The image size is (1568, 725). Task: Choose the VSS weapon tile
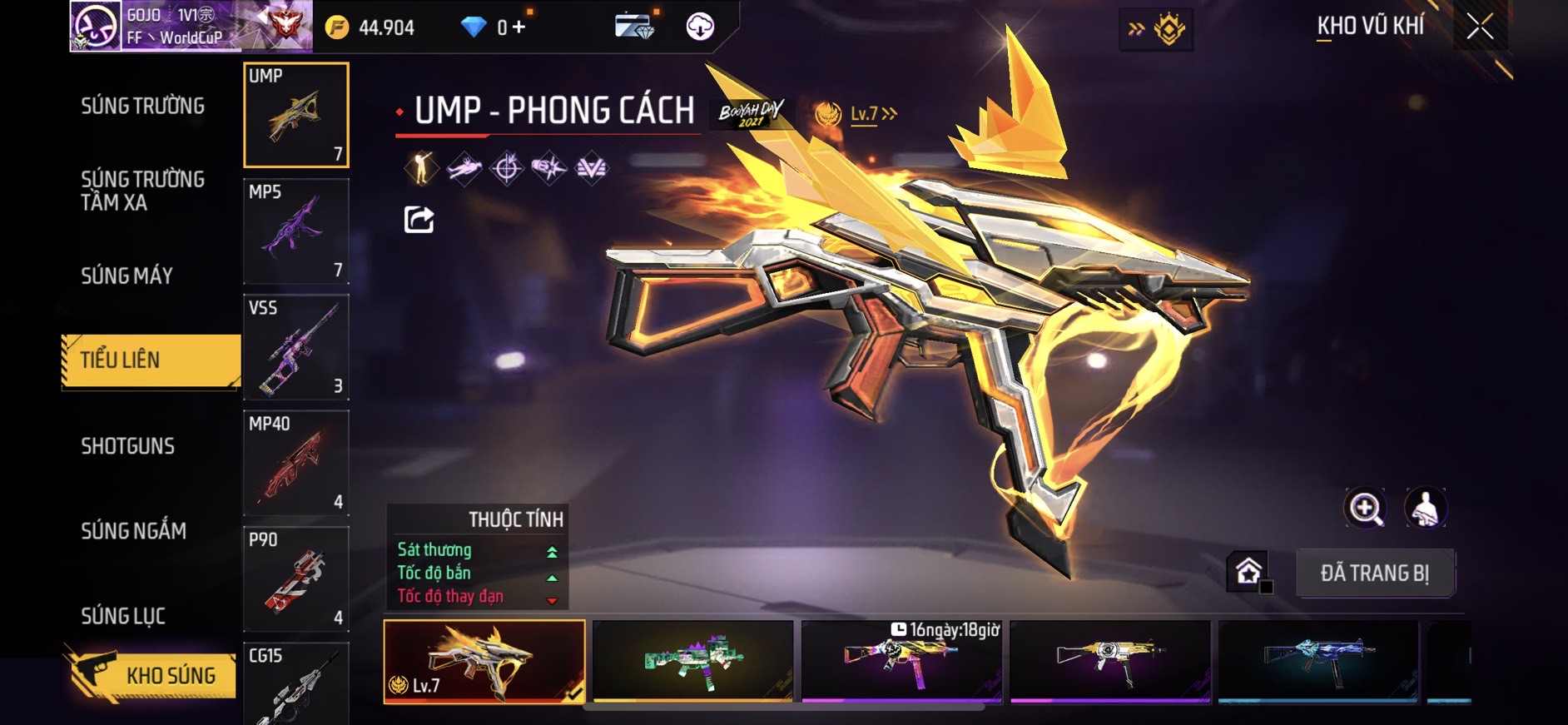point(295,347)
